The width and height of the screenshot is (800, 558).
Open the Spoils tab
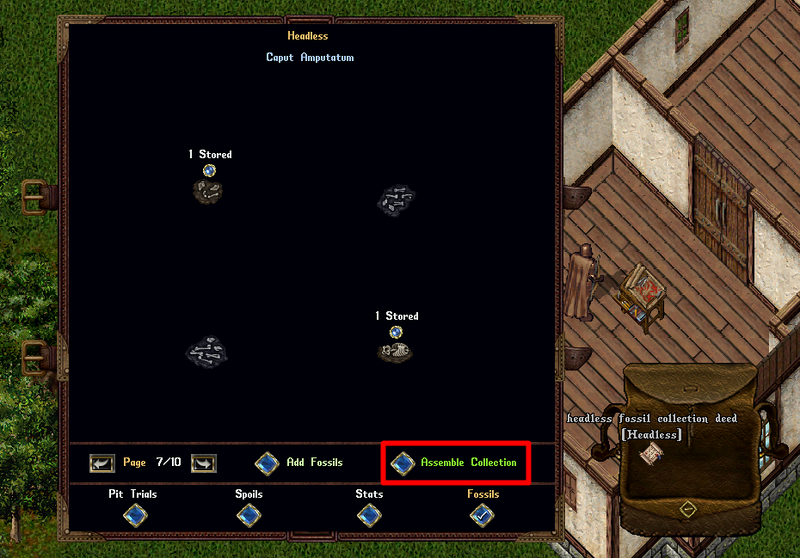249,514
